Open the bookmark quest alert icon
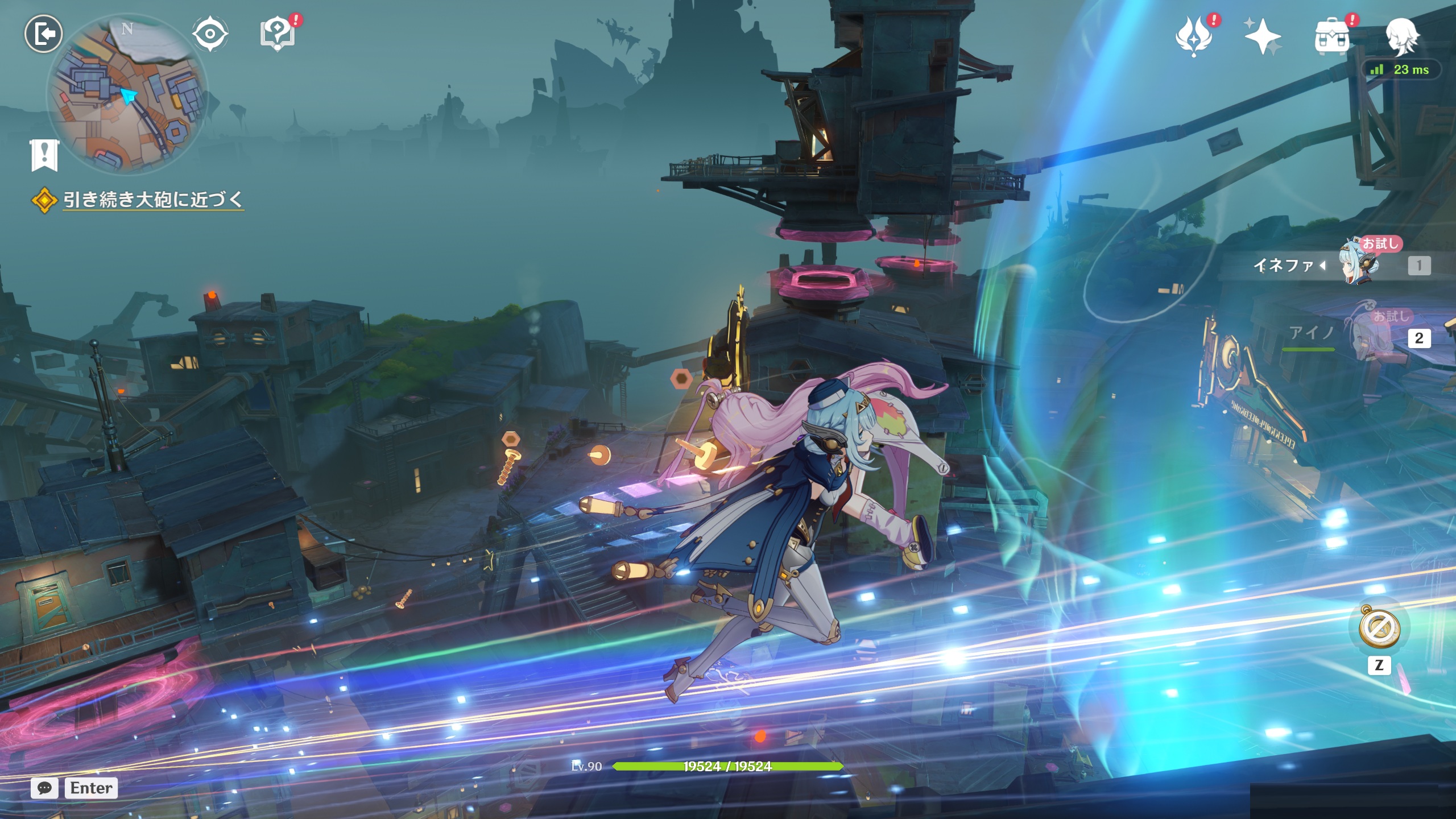 click(x=44, y=154)
